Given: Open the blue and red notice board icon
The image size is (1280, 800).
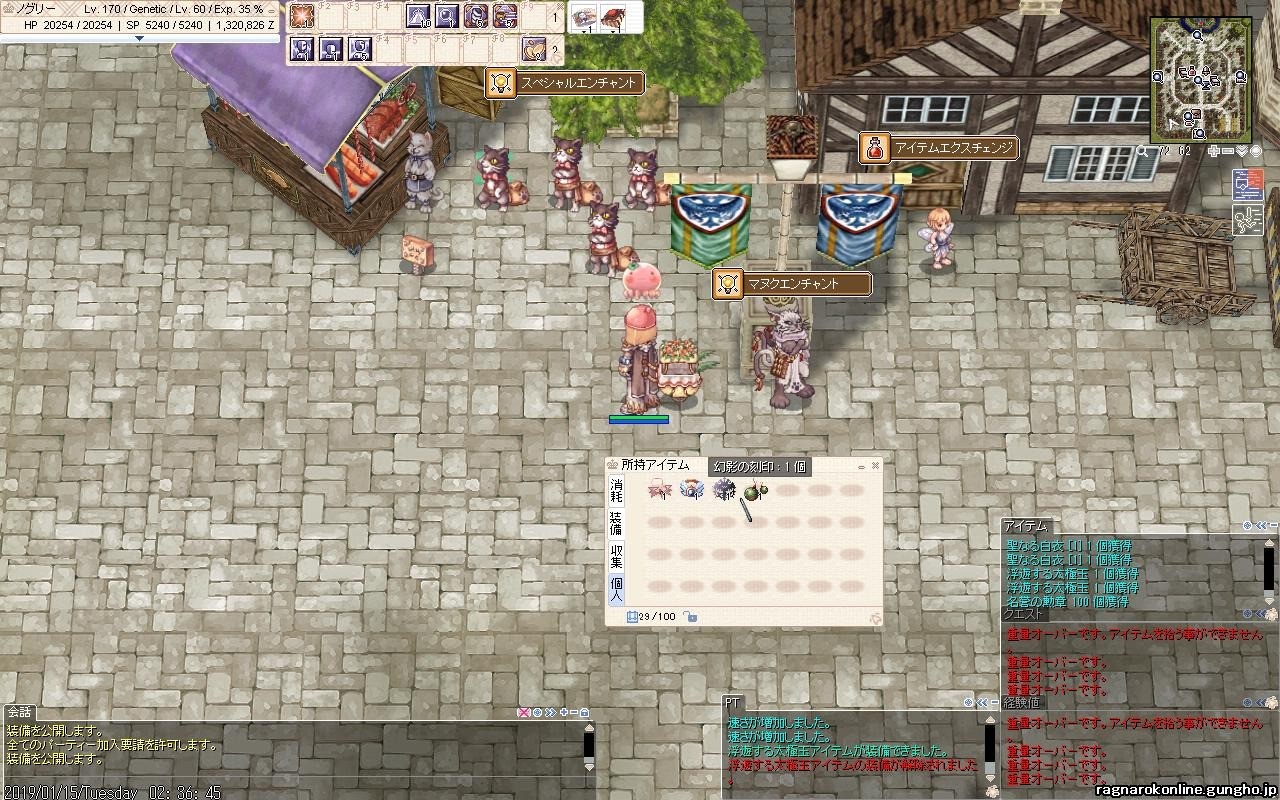Looking at the screenshot, I should pos(1246,185).
